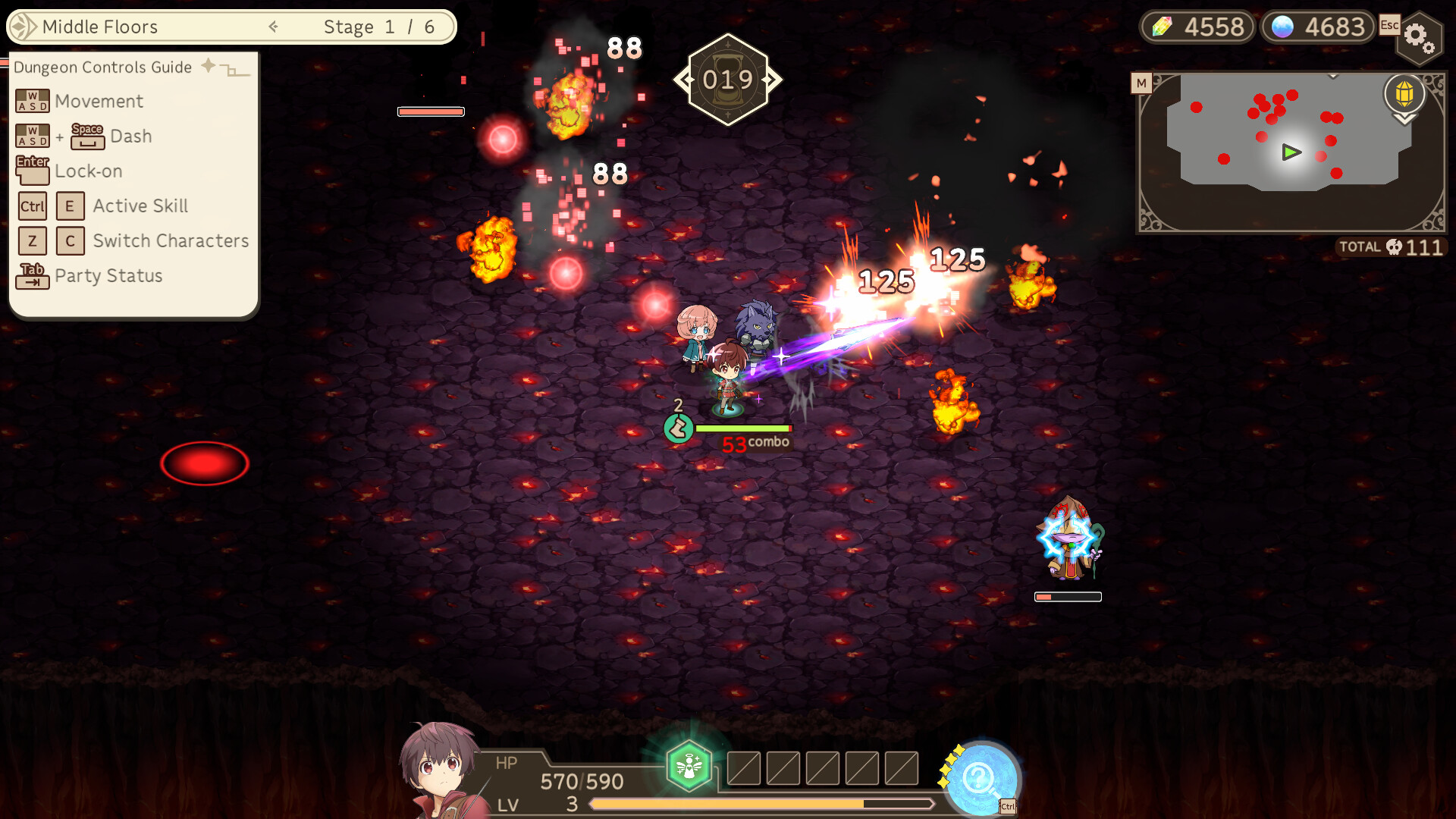
Task: Select the Middle Floors header
Action: pos(101,27)
